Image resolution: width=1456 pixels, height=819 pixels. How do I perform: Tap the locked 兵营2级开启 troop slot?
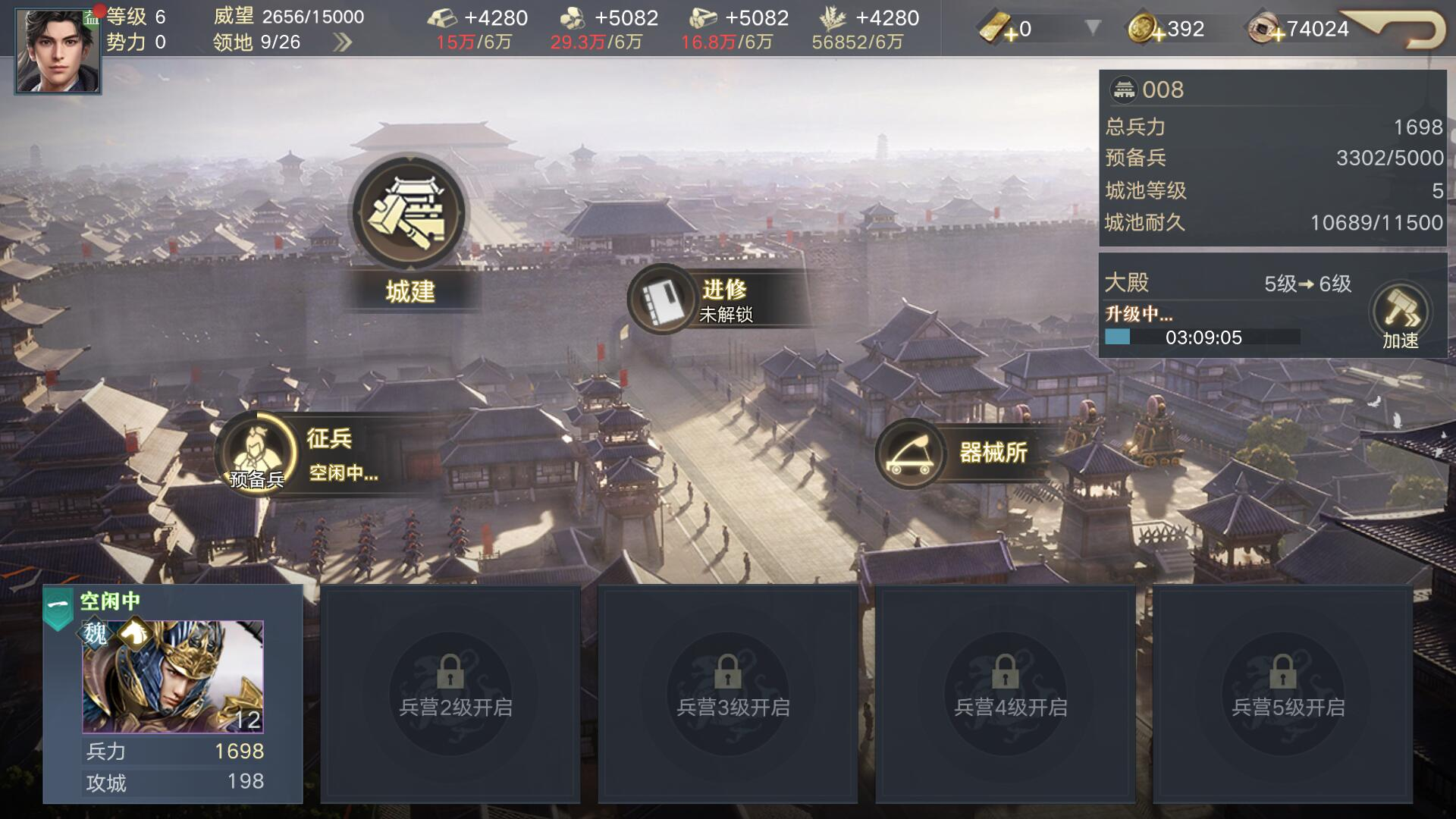point(450,694)
